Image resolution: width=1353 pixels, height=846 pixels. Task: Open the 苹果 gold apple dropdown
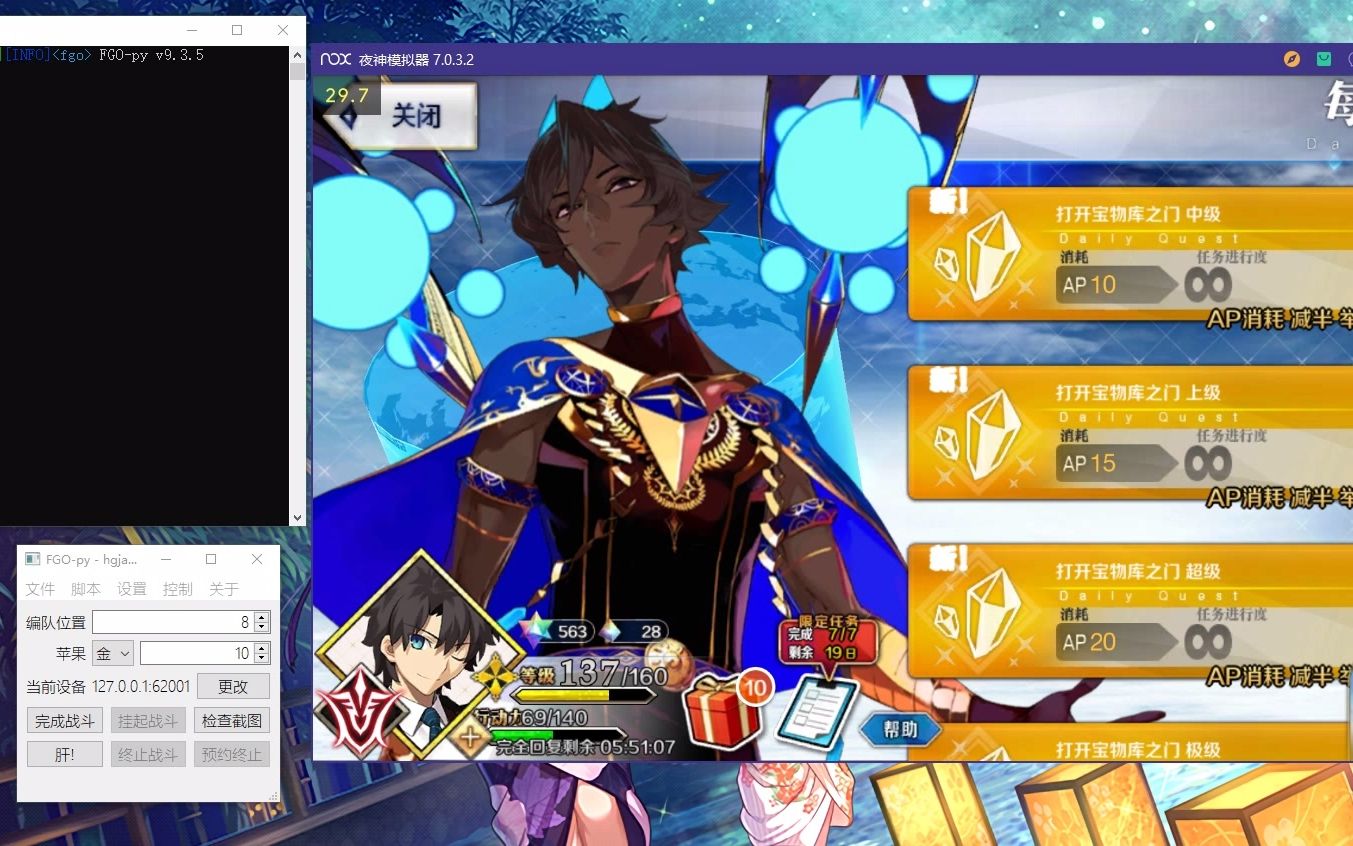pos(110,652)
